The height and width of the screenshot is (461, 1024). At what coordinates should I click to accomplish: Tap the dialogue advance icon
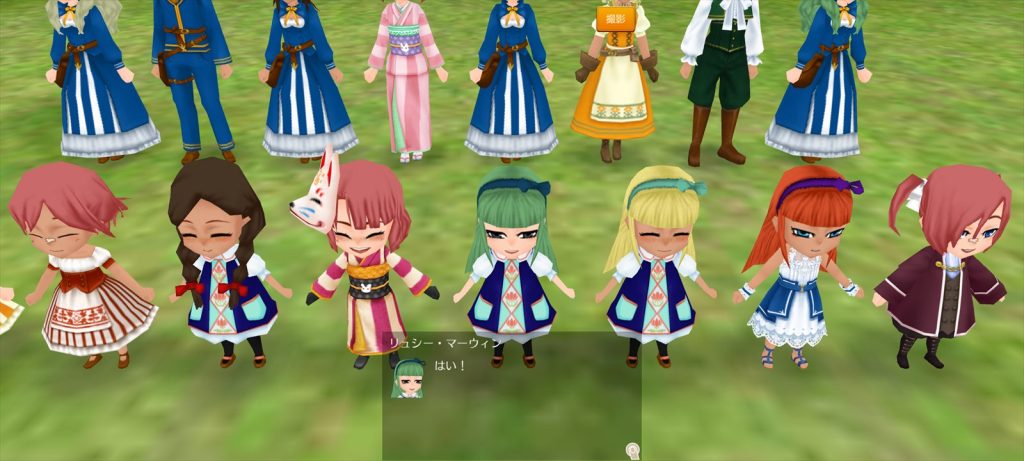pos(632,451)
